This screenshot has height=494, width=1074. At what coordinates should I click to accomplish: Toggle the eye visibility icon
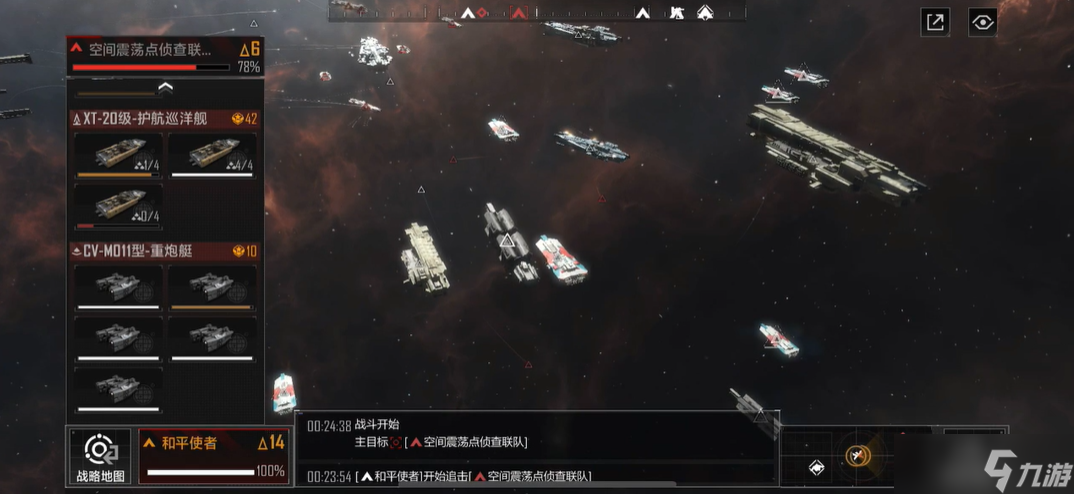(983, 22)
